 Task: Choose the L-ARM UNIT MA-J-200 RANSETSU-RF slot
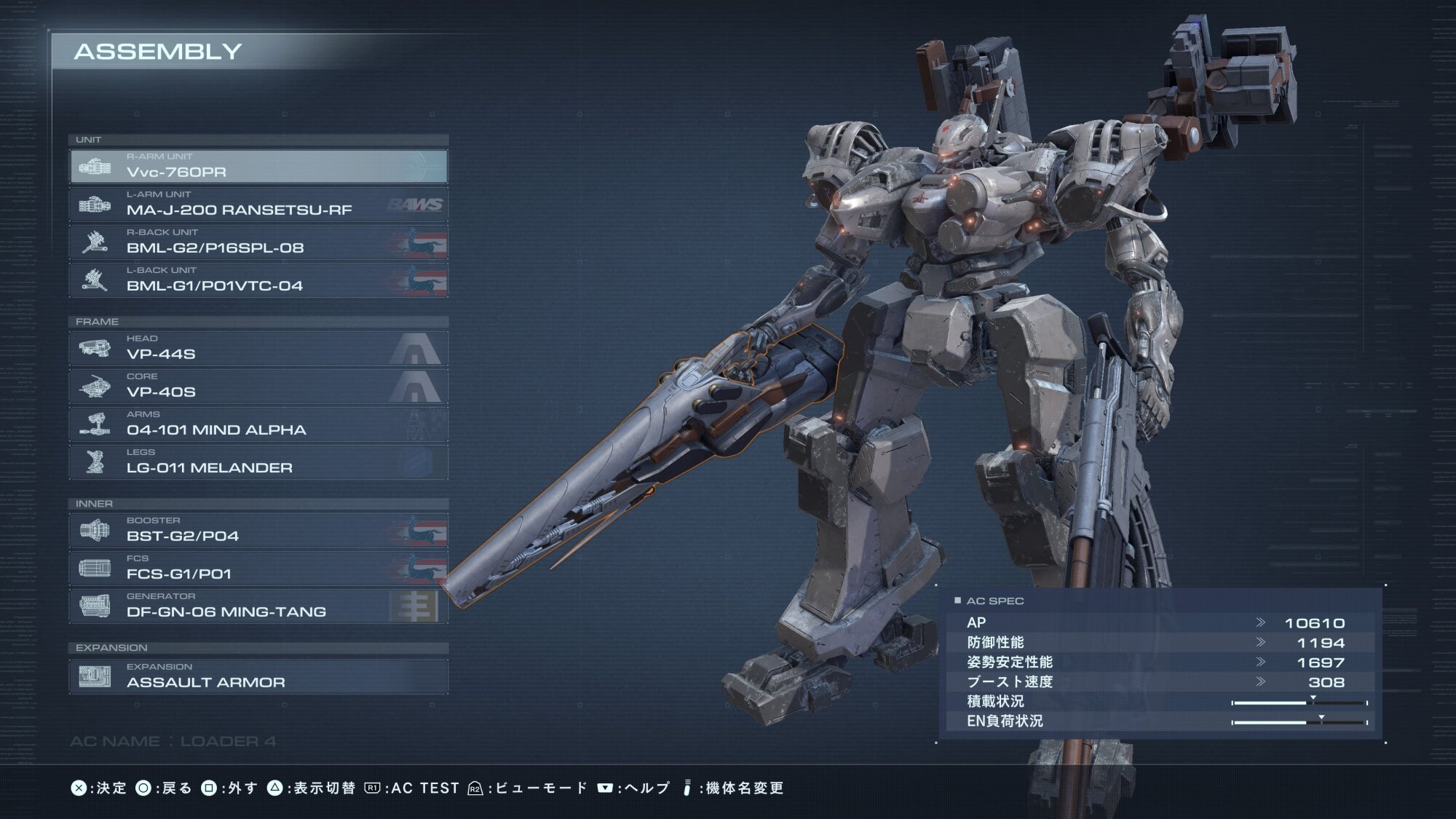click(258, 205)
